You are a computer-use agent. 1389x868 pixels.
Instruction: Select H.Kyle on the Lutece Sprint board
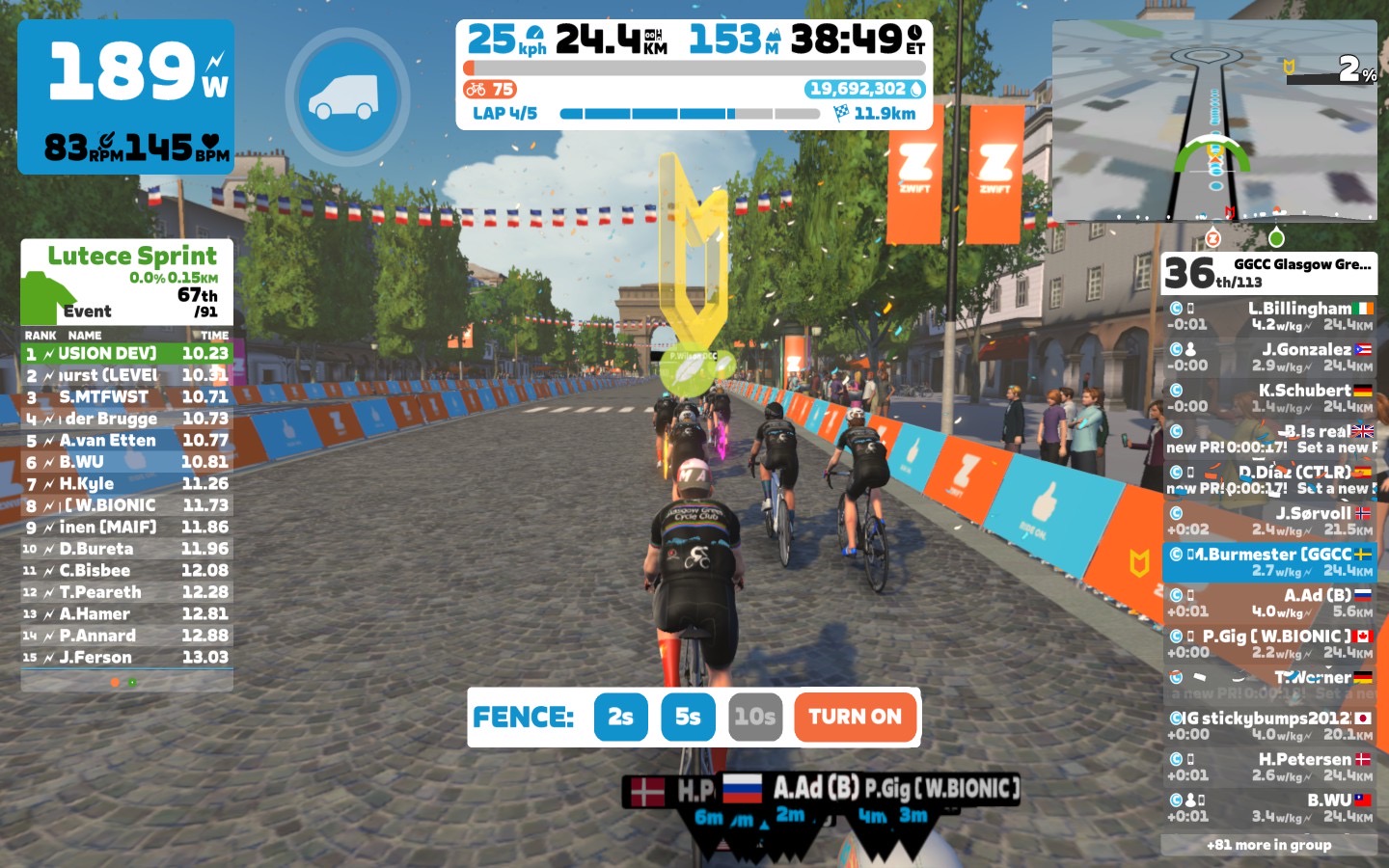tap(126, 483)
